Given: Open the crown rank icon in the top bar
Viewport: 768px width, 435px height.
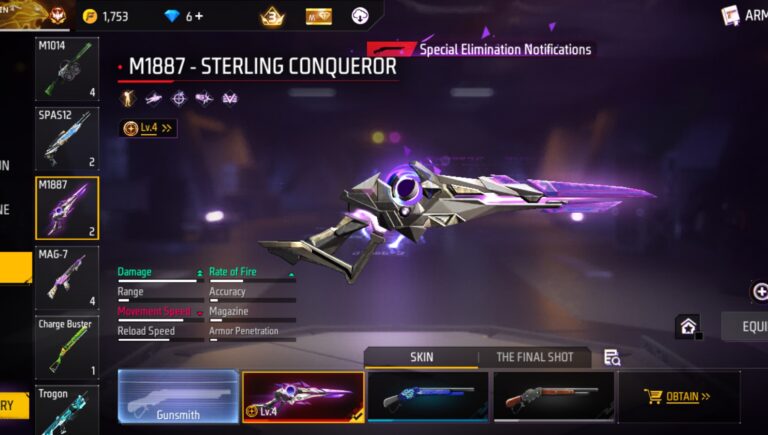Looking at the screenshot, I should 272,16.
